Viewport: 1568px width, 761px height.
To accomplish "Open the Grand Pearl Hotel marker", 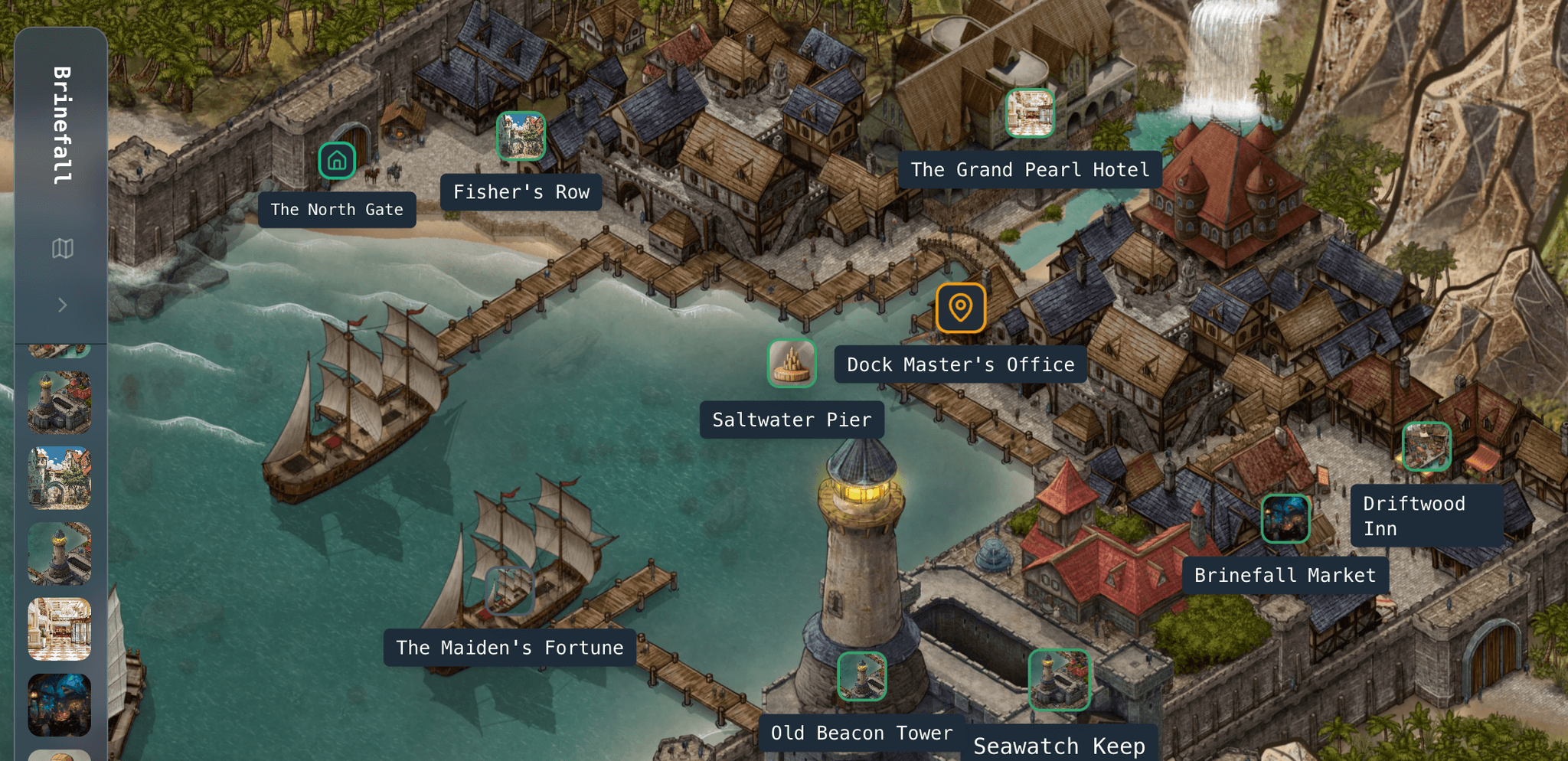I will [1030, 113].
